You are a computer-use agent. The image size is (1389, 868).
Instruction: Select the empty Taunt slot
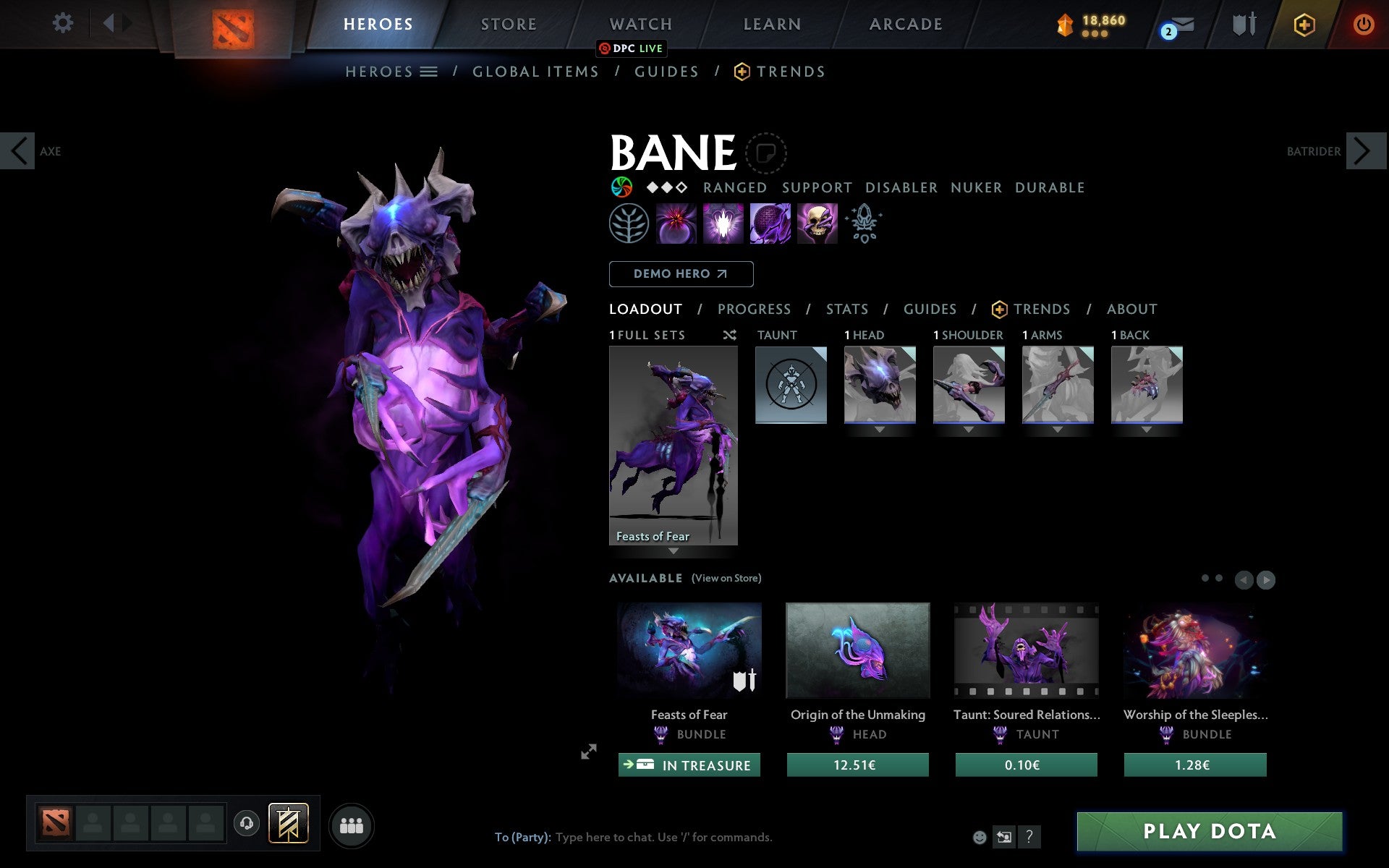tap(791, 384)
